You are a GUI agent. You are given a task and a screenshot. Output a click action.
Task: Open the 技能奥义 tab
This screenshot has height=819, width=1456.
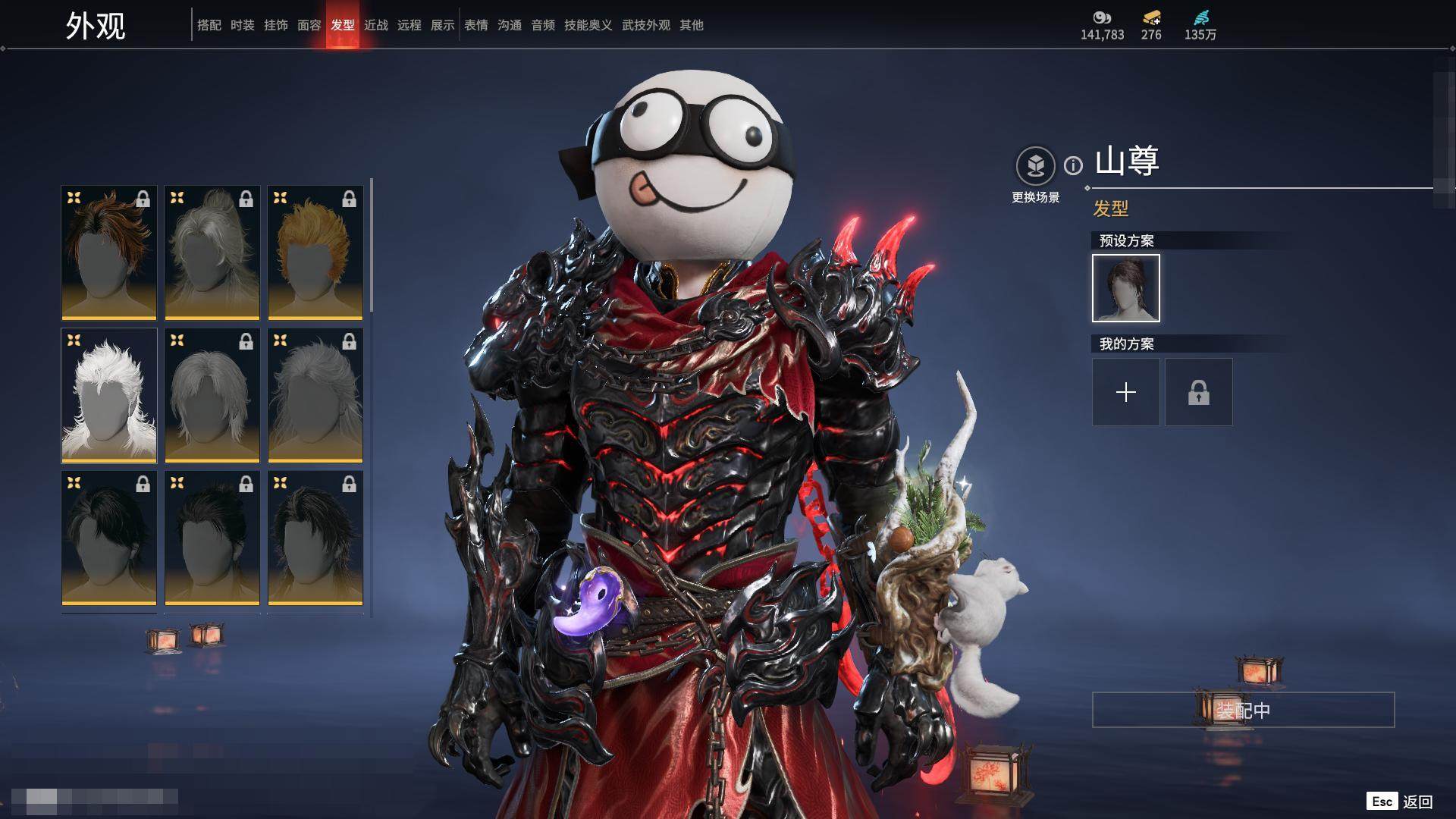[588, 25]
